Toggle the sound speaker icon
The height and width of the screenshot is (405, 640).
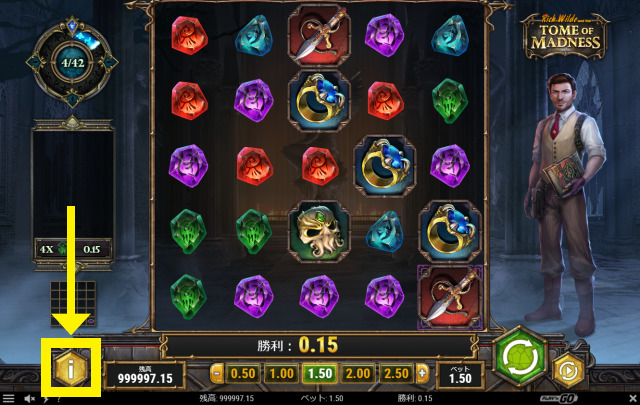tap(28, 398)
